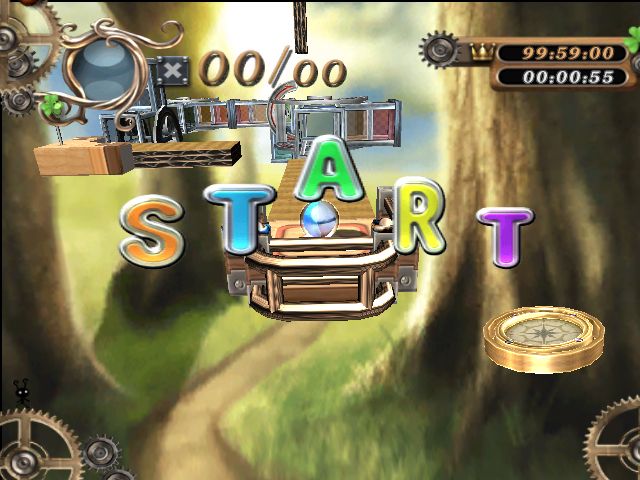
Task: Click the small black ant icon
Action: [21, 391]
